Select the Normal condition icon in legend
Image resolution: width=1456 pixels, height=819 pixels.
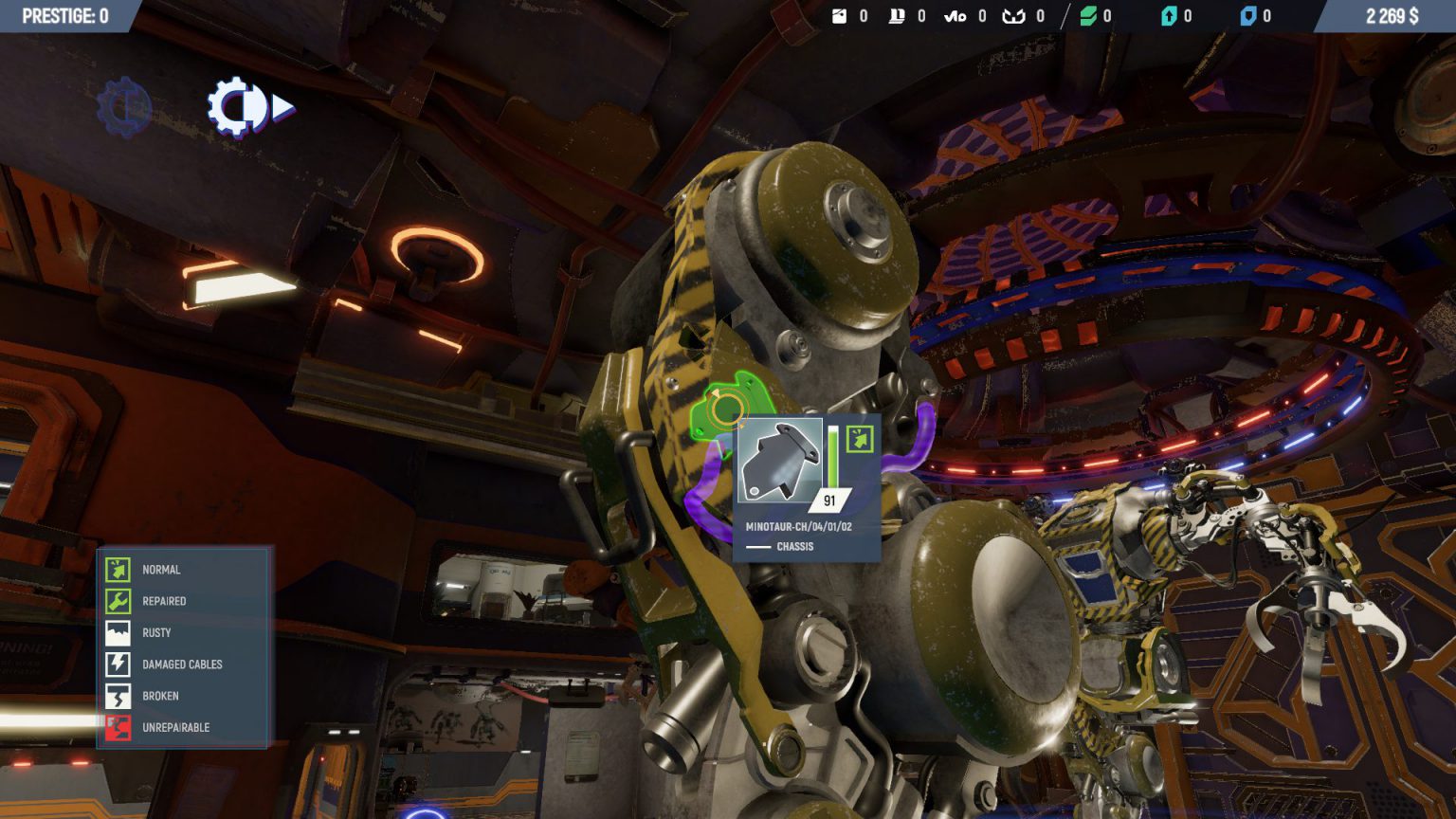(x=118, y=570)
